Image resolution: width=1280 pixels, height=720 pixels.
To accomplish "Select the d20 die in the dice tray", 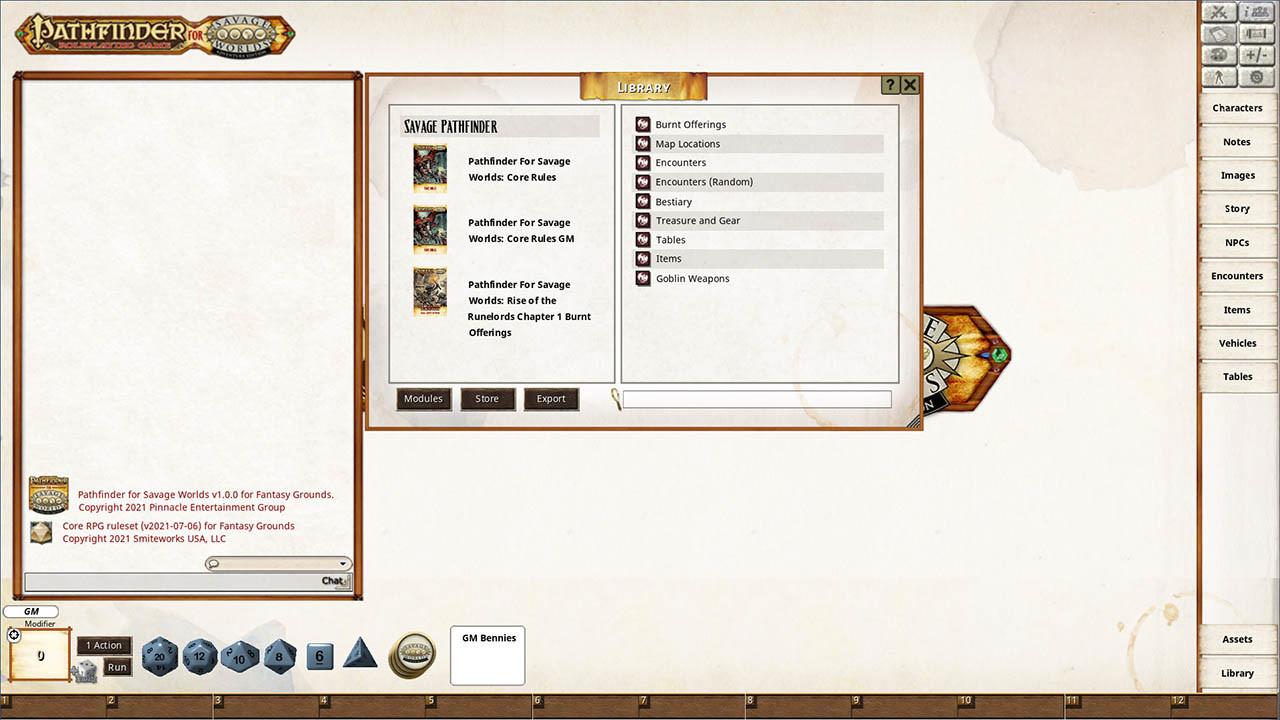I will (160, 657).
